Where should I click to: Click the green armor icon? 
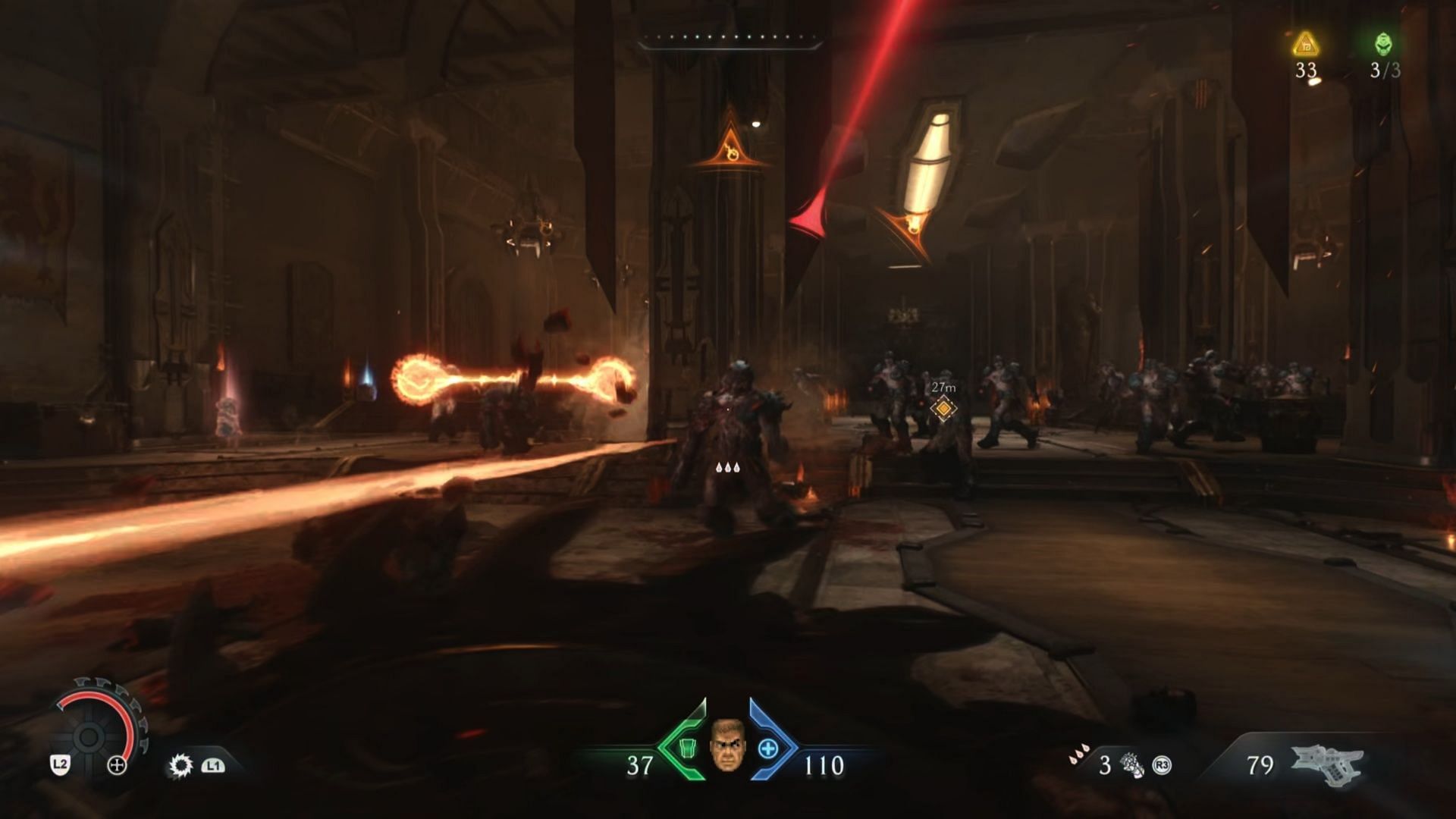[687, 748]
